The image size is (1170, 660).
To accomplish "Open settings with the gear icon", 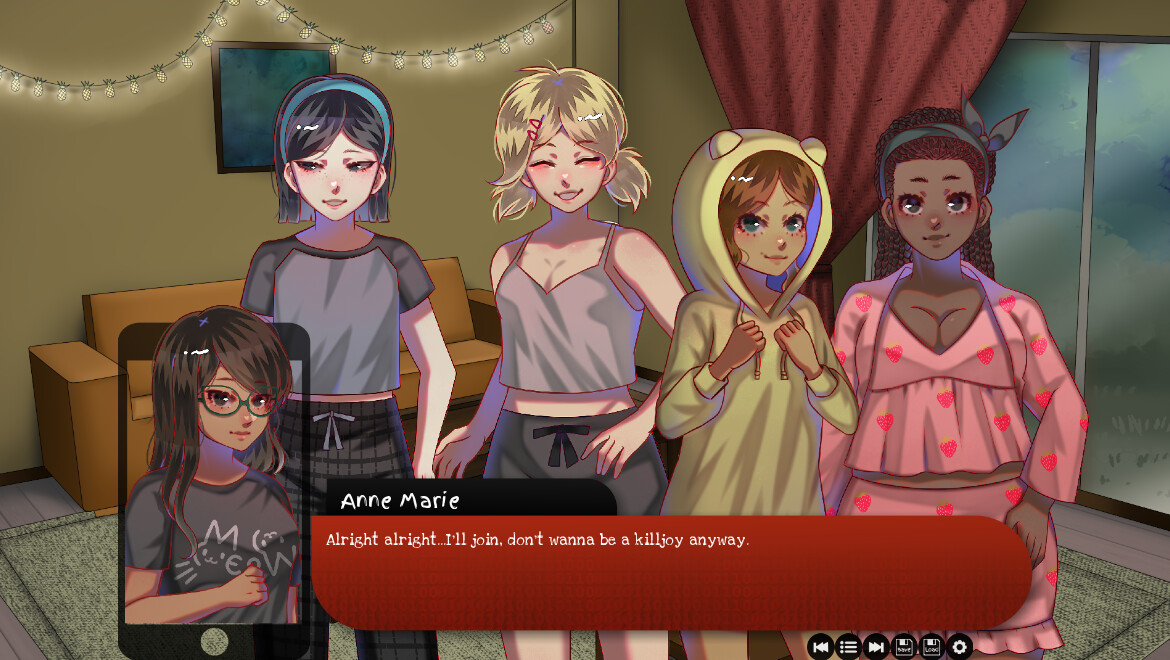I will pos(960,647).
